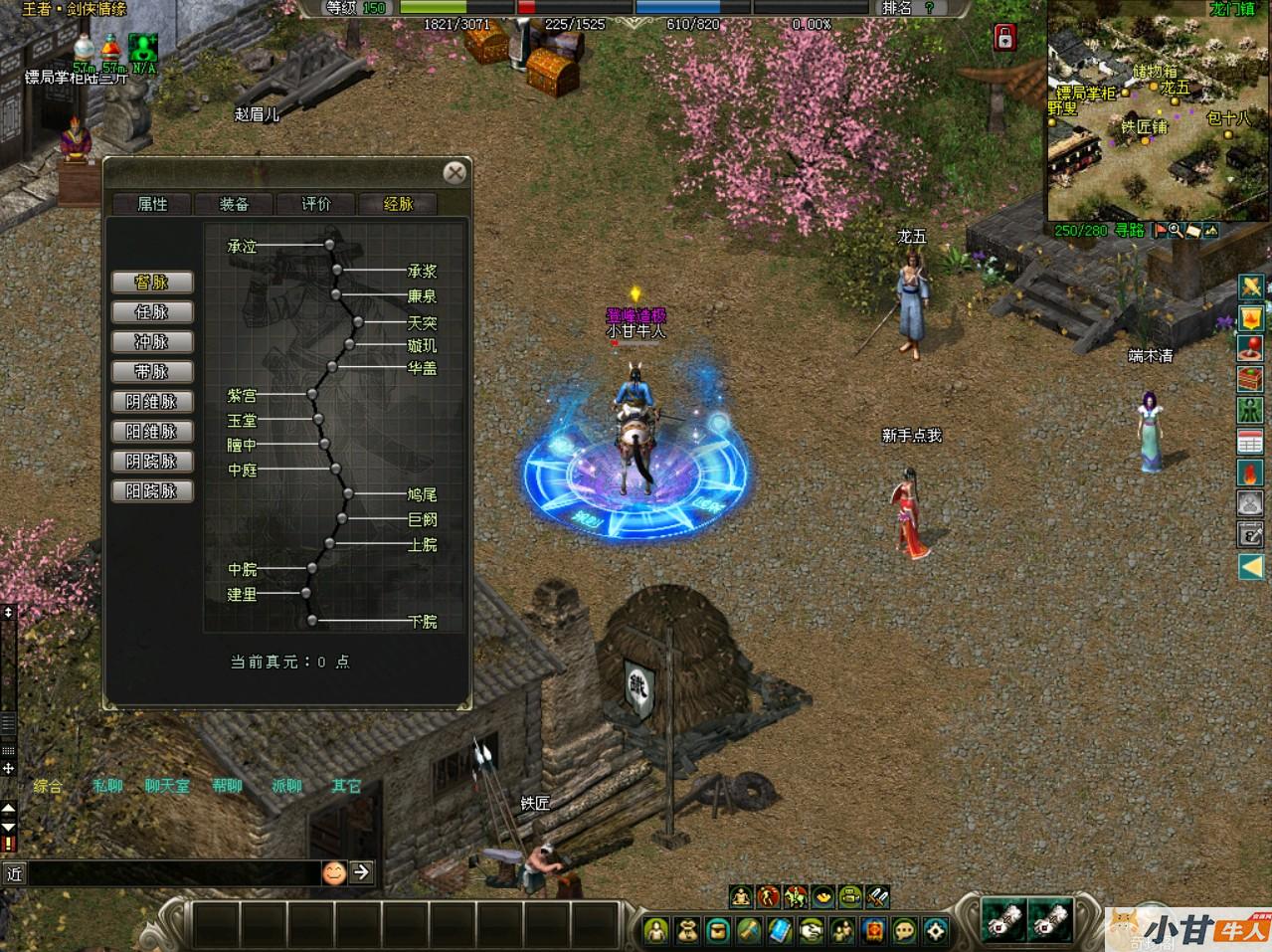
Task: Select the 任脉 meridian button
Action: point(152,312)
